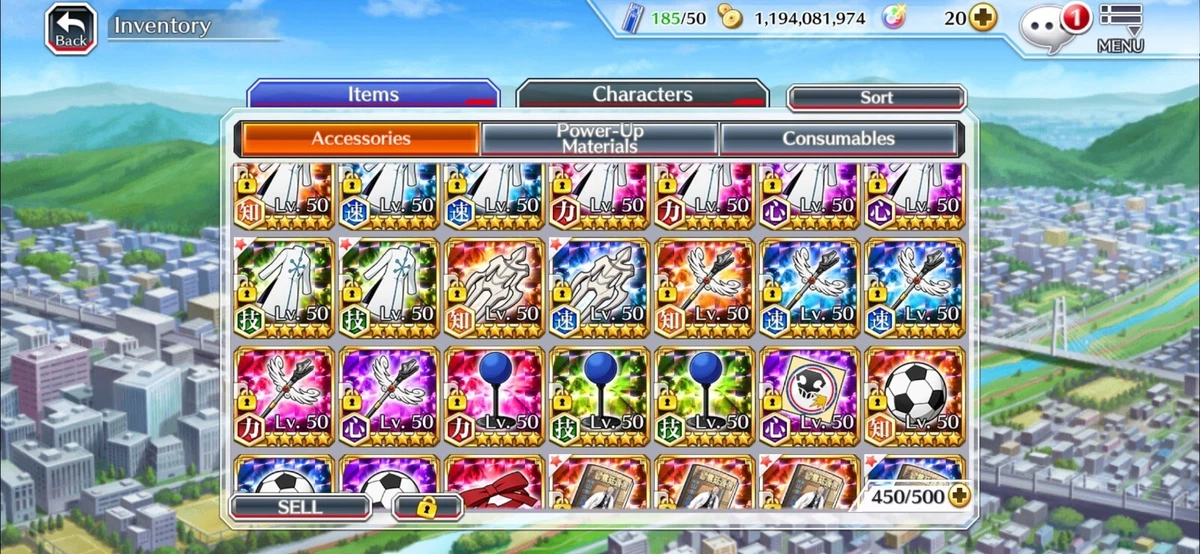The width and height of the screenshot is (1200, 554).
Task: Open the MENU dropdown
Action: pyautogui.click(x=1120, y=28)
